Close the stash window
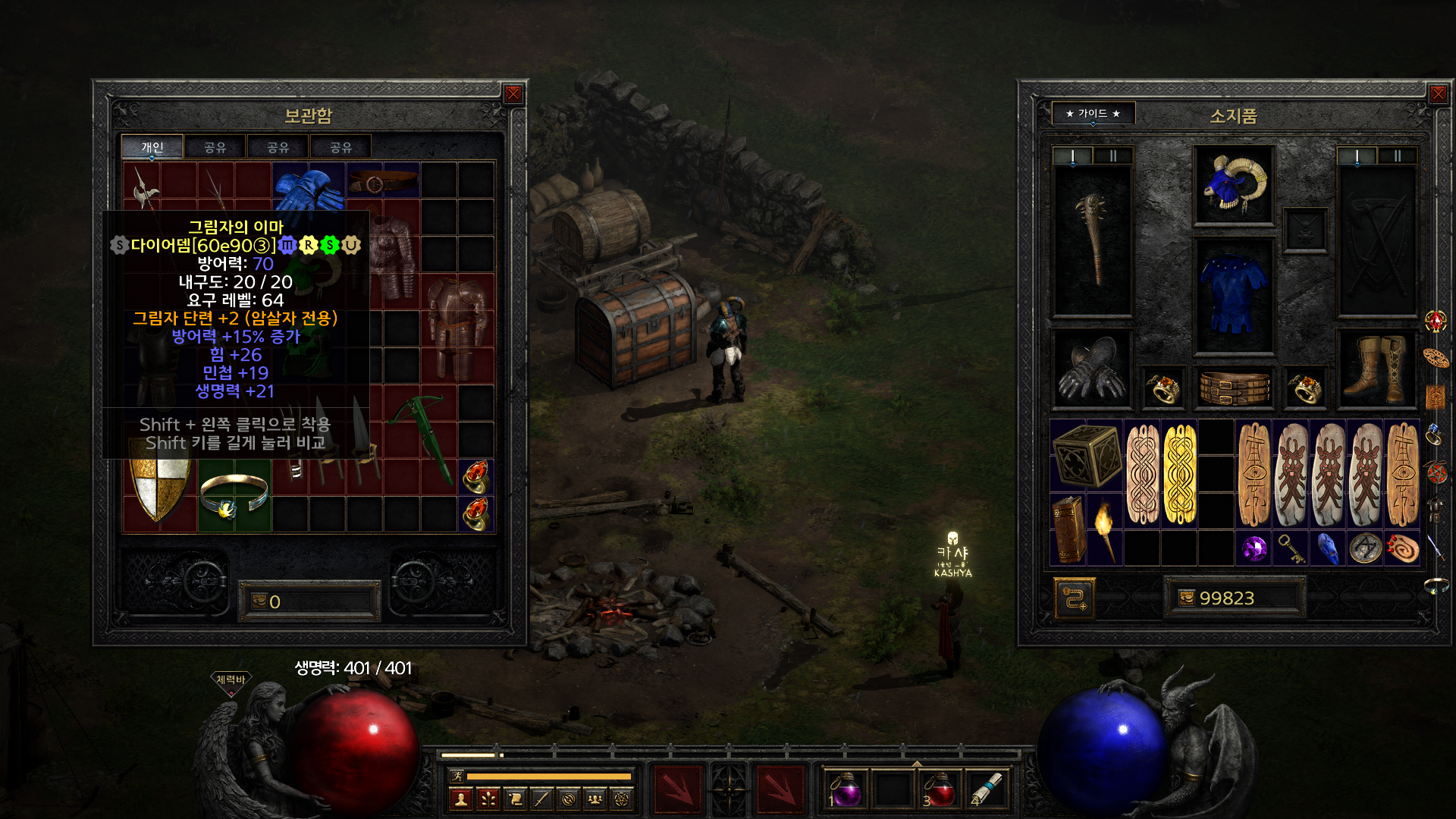 pos(513,94)
